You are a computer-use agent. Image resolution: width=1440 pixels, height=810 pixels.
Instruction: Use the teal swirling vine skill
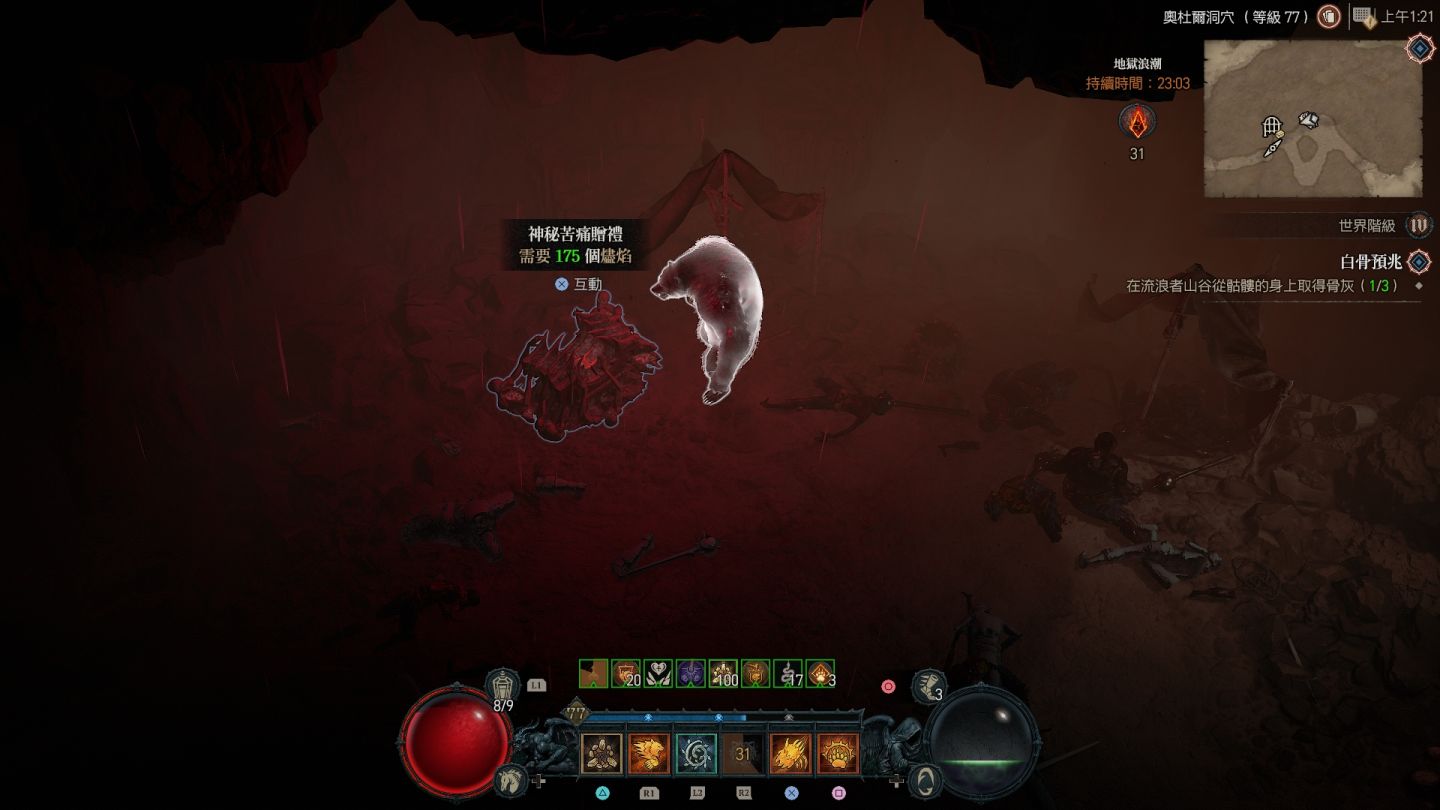click(x=696, y=754)
